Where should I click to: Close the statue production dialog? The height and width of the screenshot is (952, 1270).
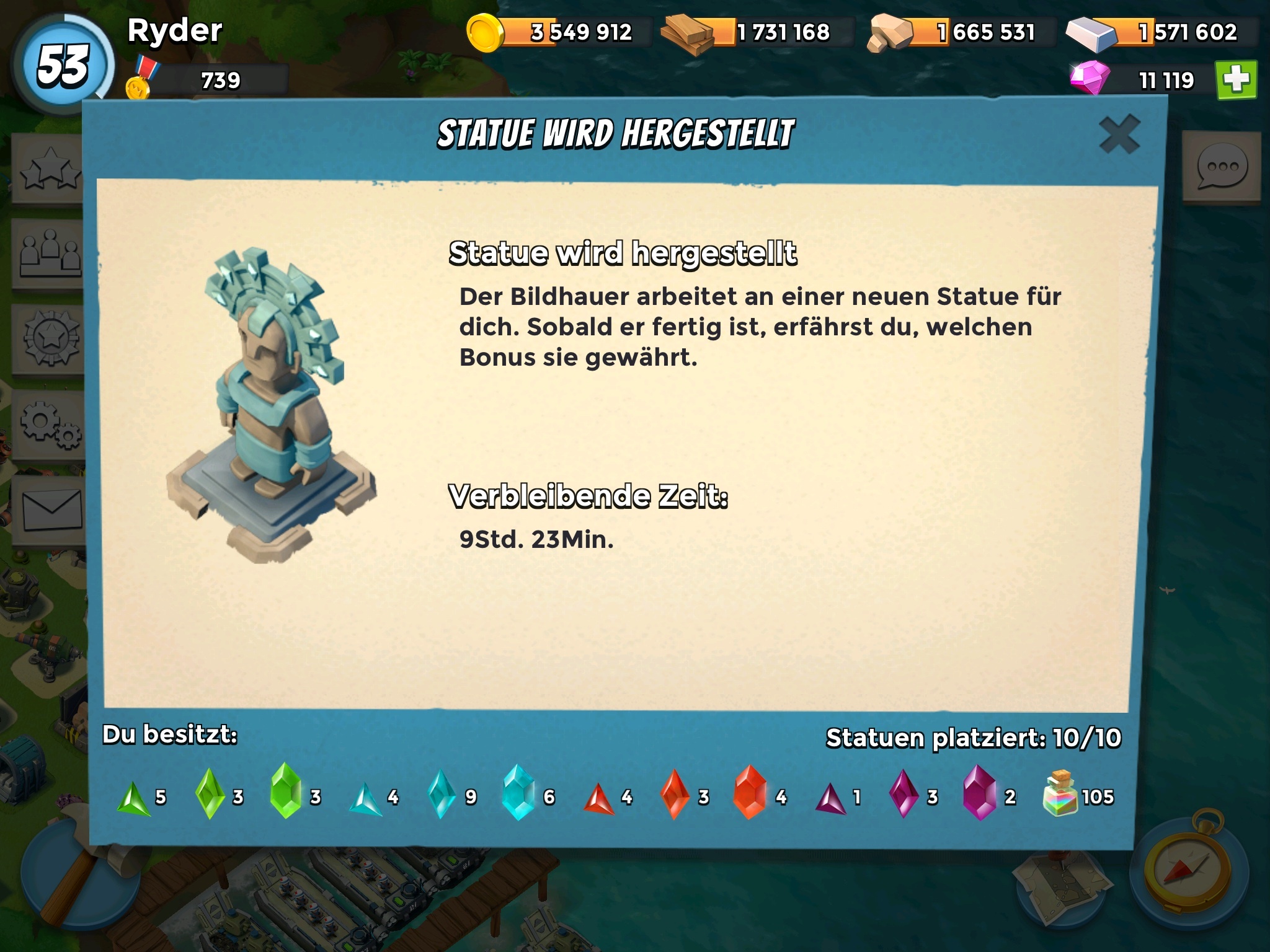point(1119,134)
